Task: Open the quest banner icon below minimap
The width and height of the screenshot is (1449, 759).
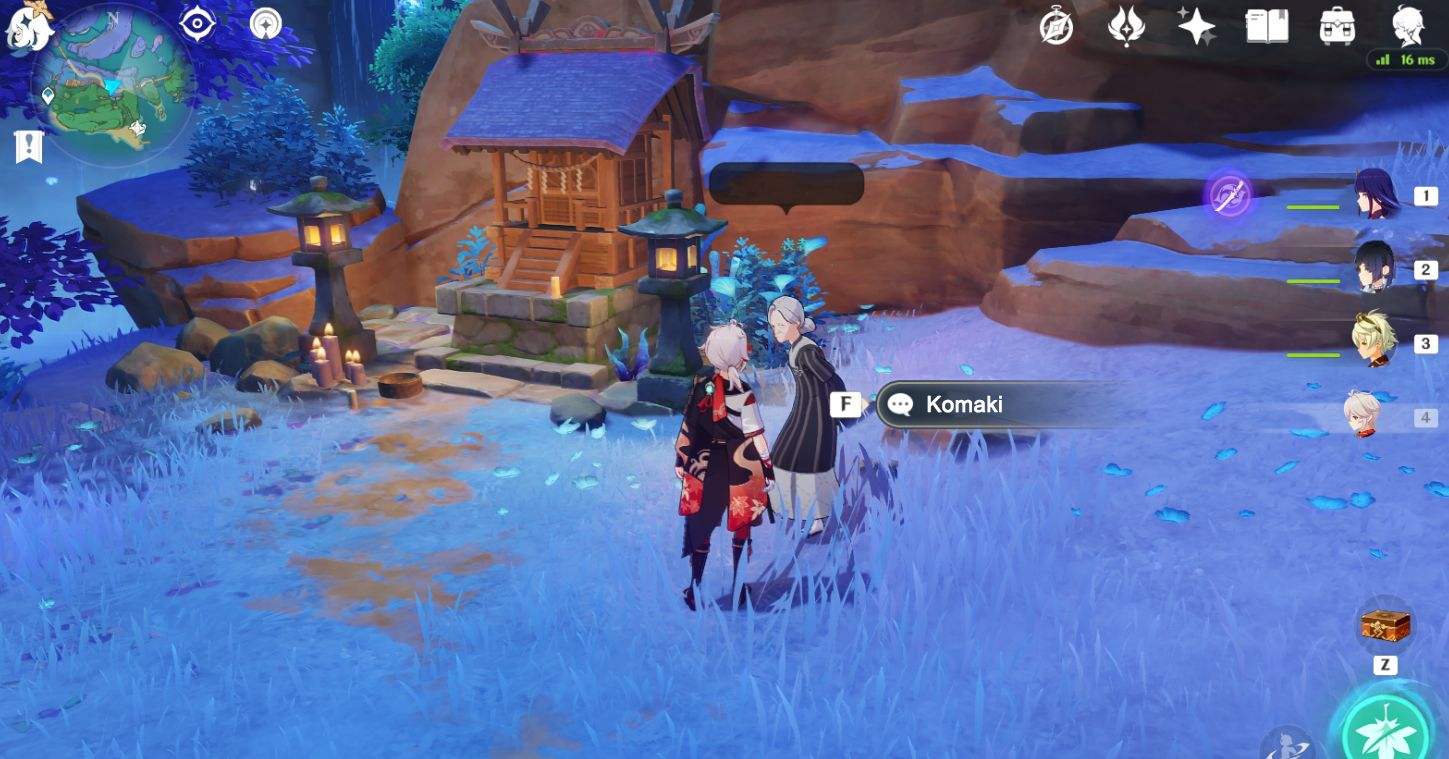Action: (x=30, y=148)
